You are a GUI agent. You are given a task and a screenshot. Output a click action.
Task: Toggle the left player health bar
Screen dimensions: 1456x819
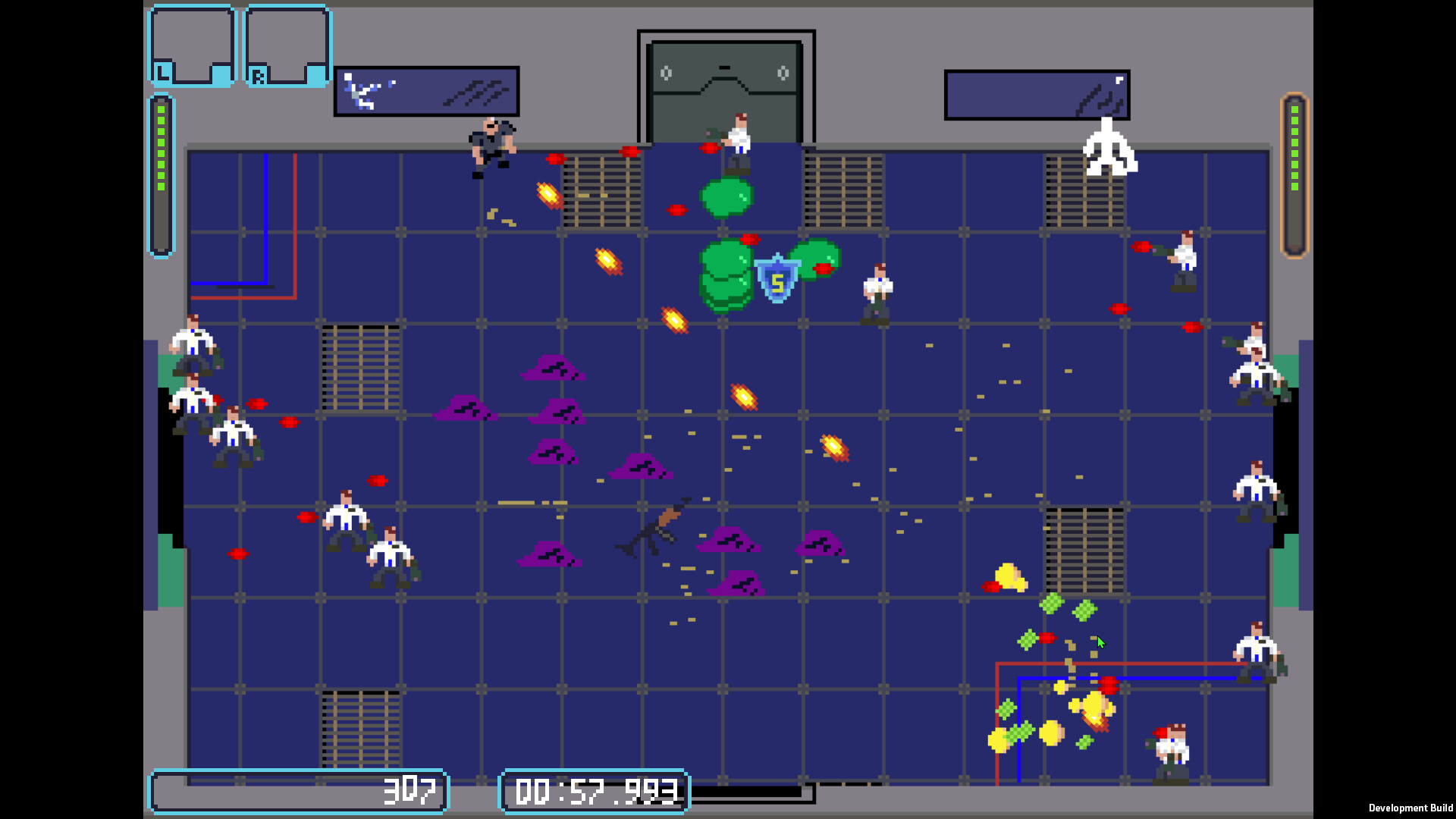pos(160,174)
